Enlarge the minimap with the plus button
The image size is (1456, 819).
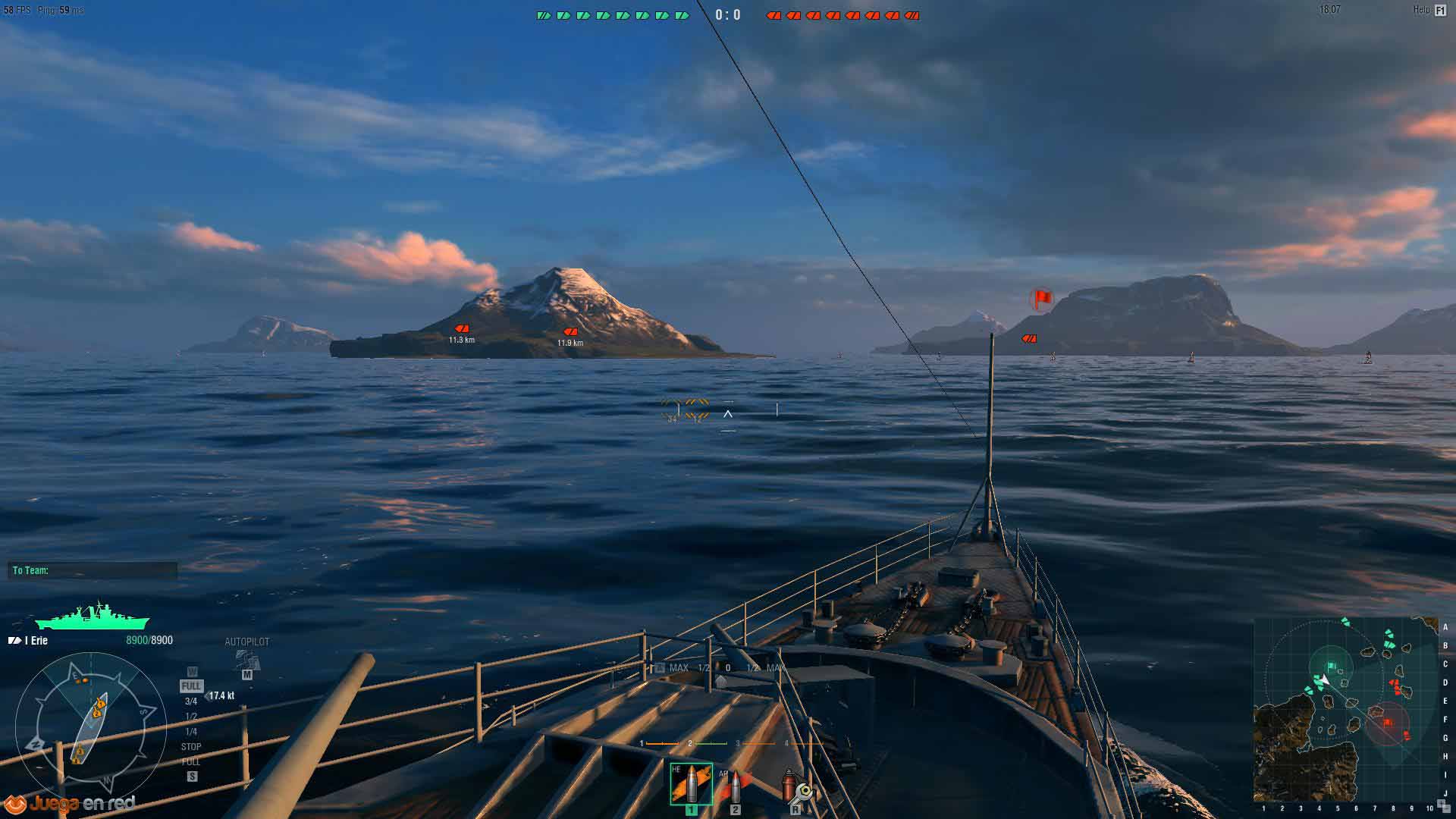coord(1441,803)
